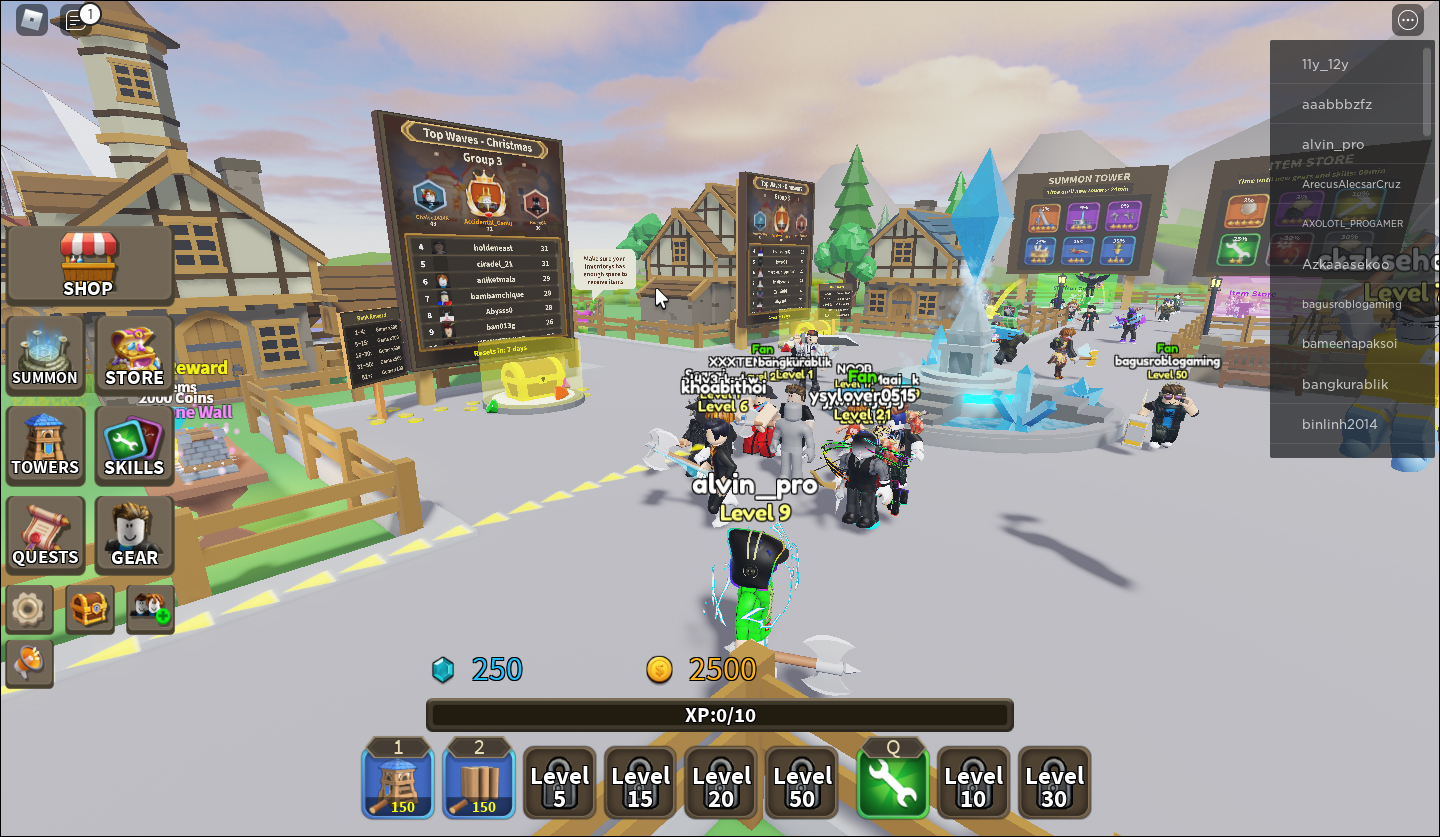Open the Skills menu
1440x837 pixels.
134,445
